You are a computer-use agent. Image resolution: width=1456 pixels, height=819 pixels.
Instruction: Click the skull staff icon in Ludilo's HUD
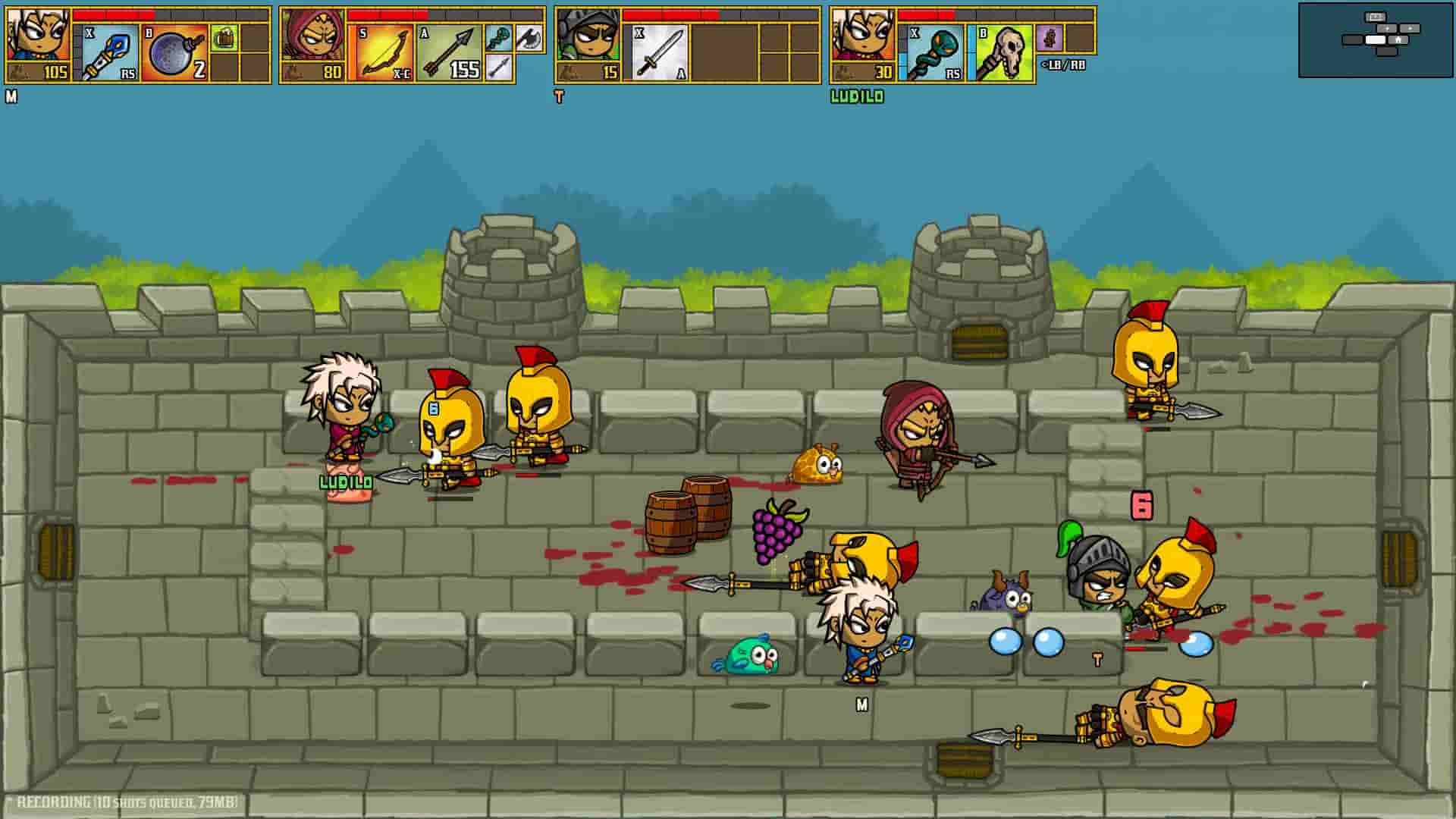[1006, 52]
